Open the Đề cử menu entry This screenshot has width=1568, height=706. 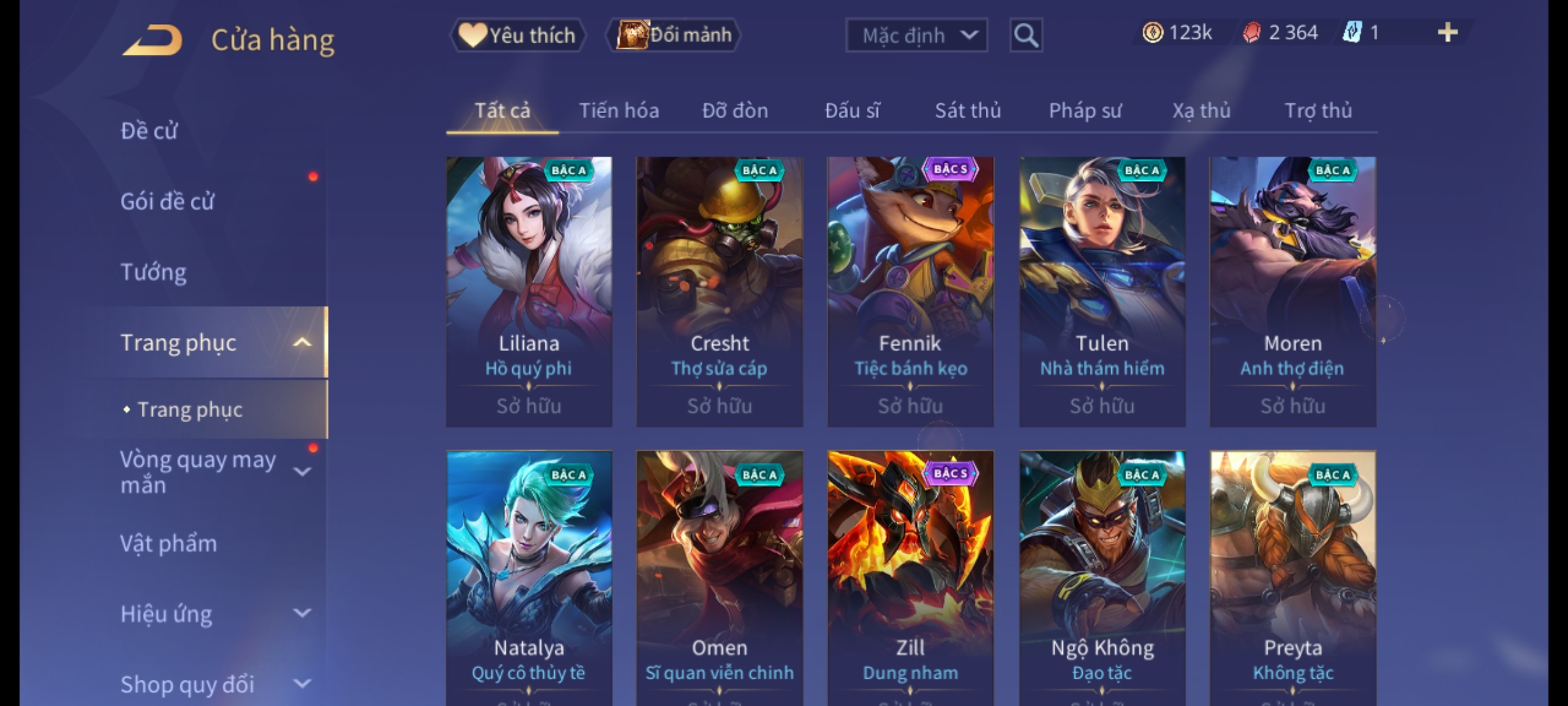[149, 131]
